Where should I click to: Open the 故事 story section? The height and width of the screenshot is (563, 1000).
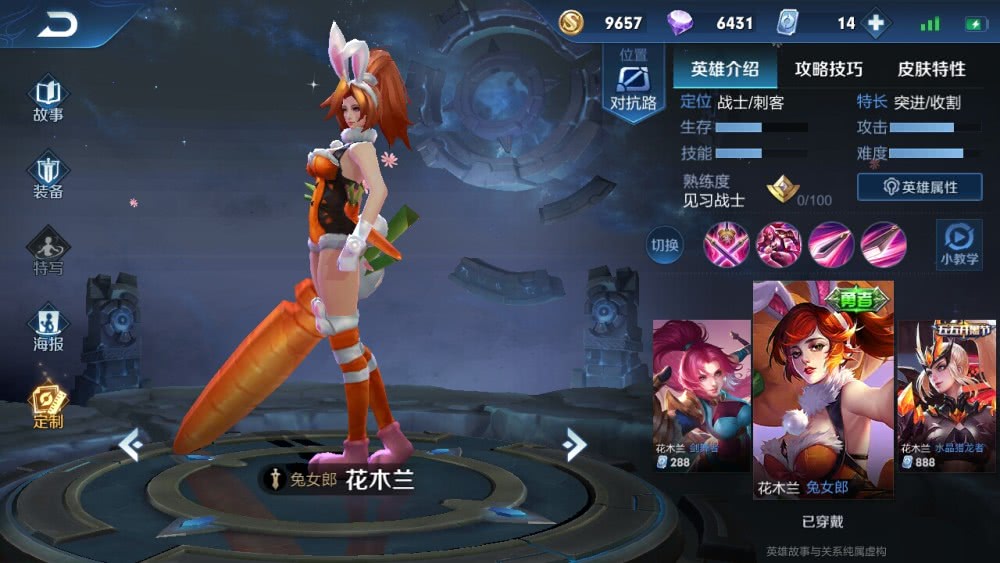(48, 101)
